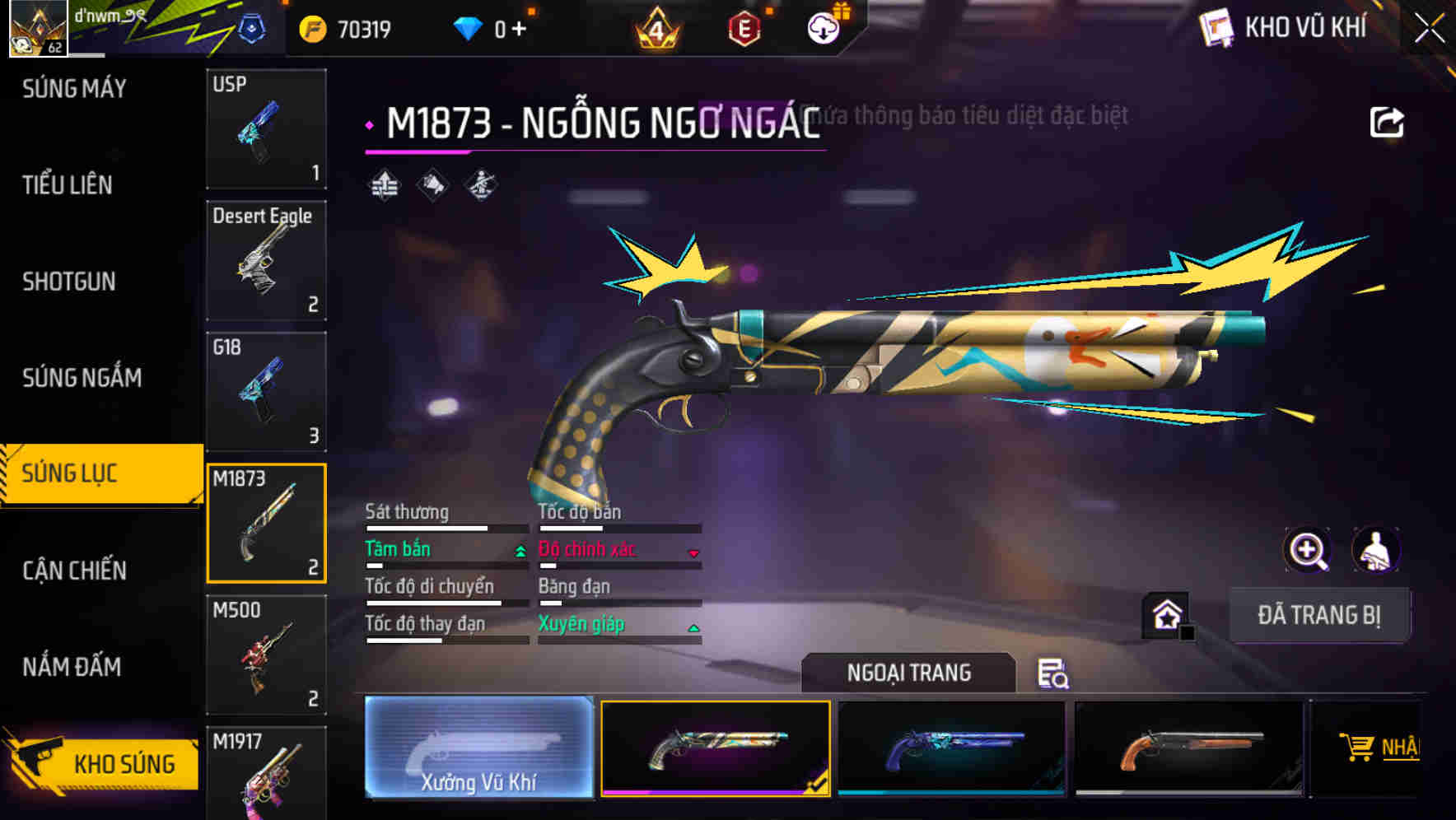Open the red E badge event icon
The image size is (1456, 820).
742,30
